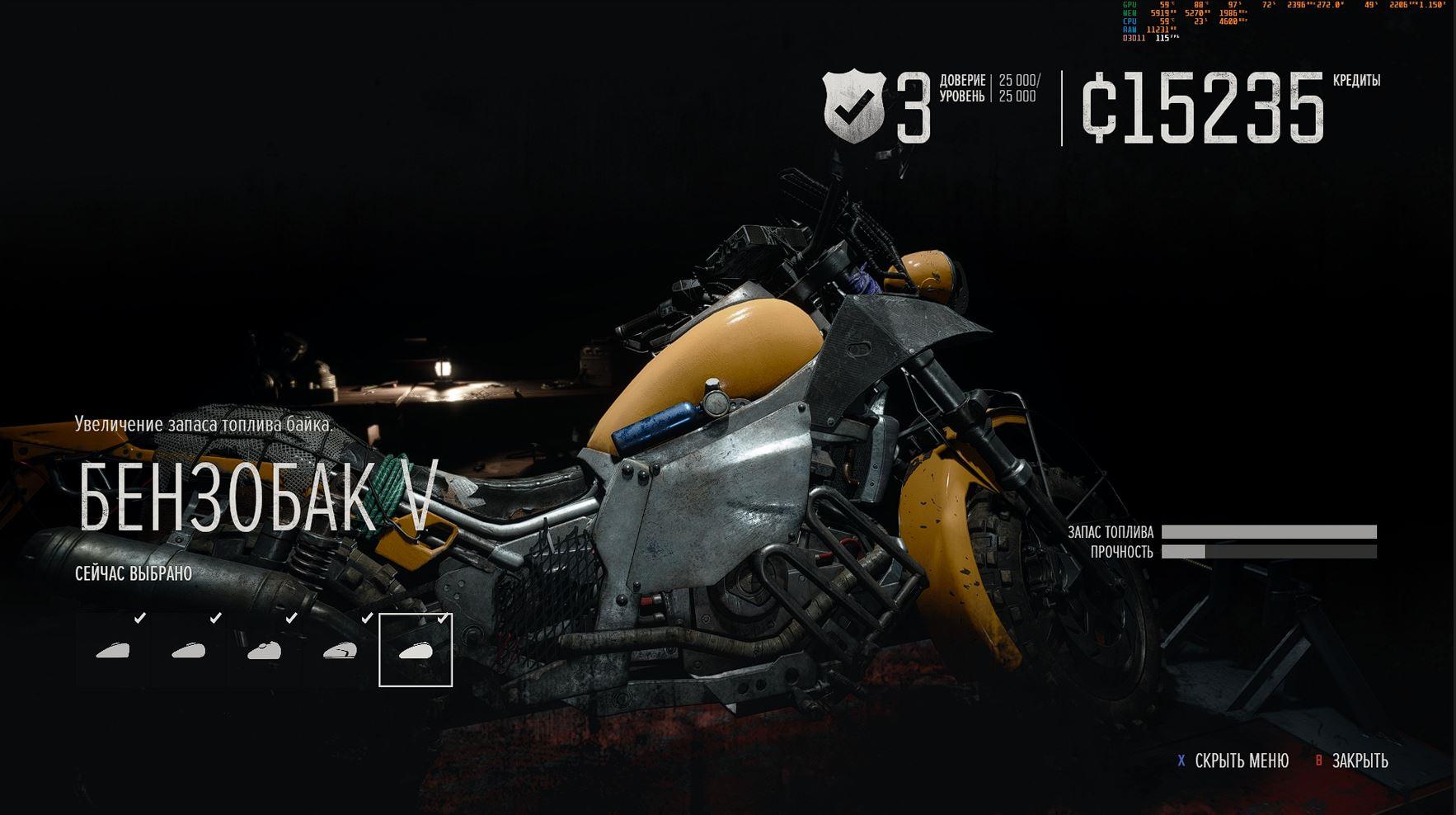The height and width of the screenshot is (815, 1456).
Task: Click the СКРЫТЬ МЕНЮ option
Action: (x=1241, y=761)
